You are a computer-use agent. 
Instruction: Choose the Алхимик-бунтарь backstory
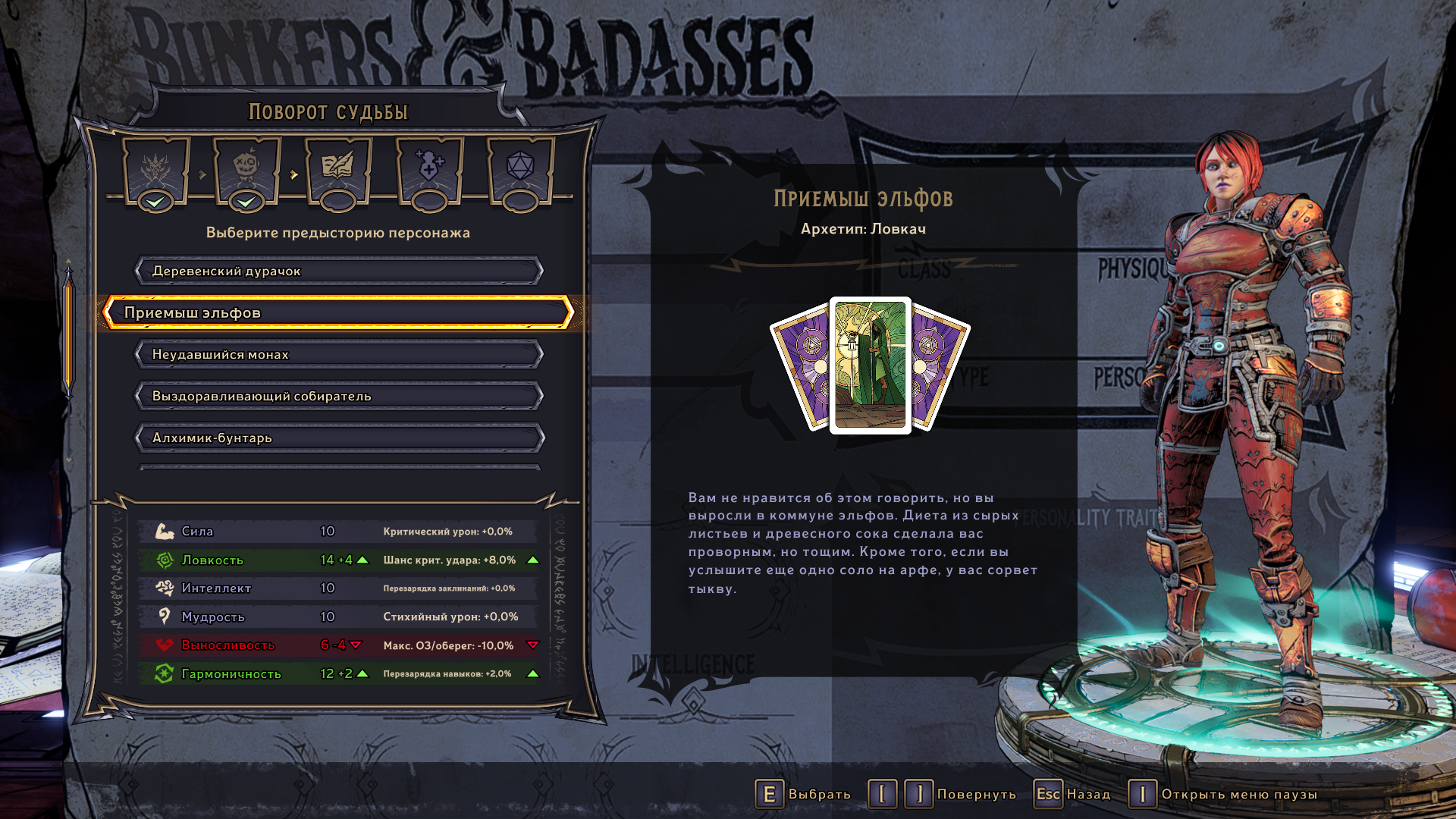338,438
